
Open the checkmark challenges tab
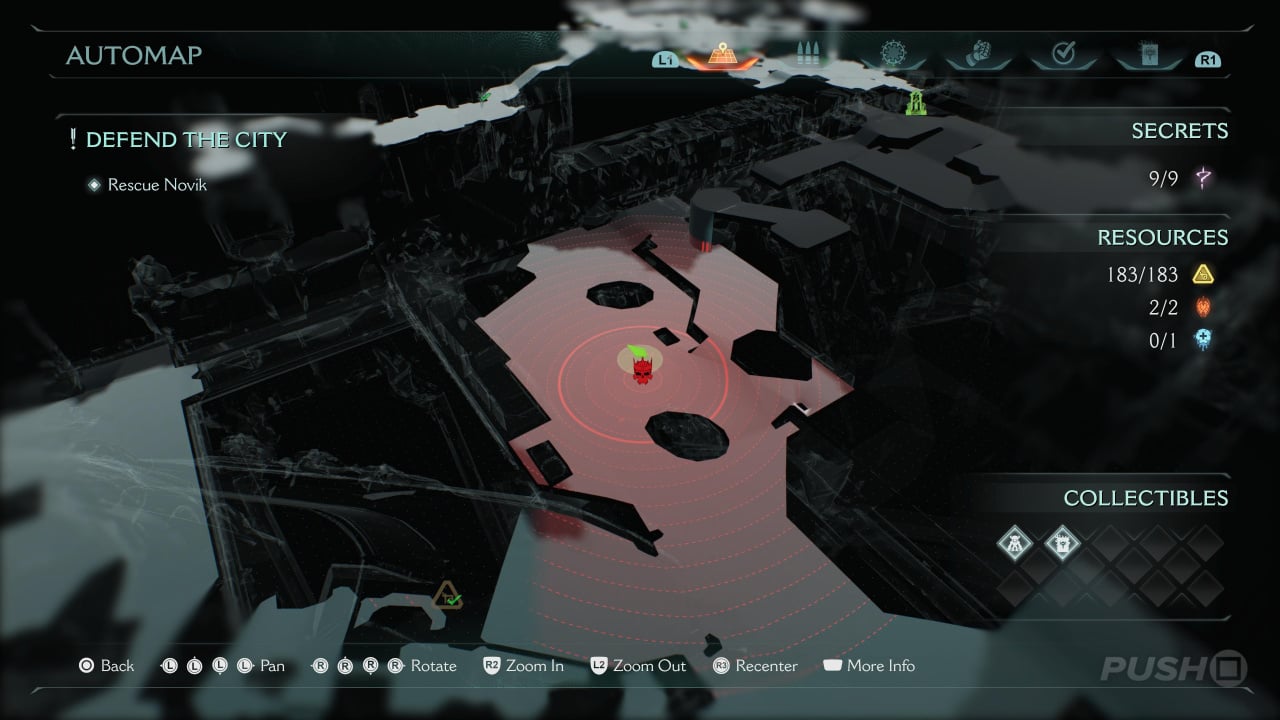tap(1063, 55)
